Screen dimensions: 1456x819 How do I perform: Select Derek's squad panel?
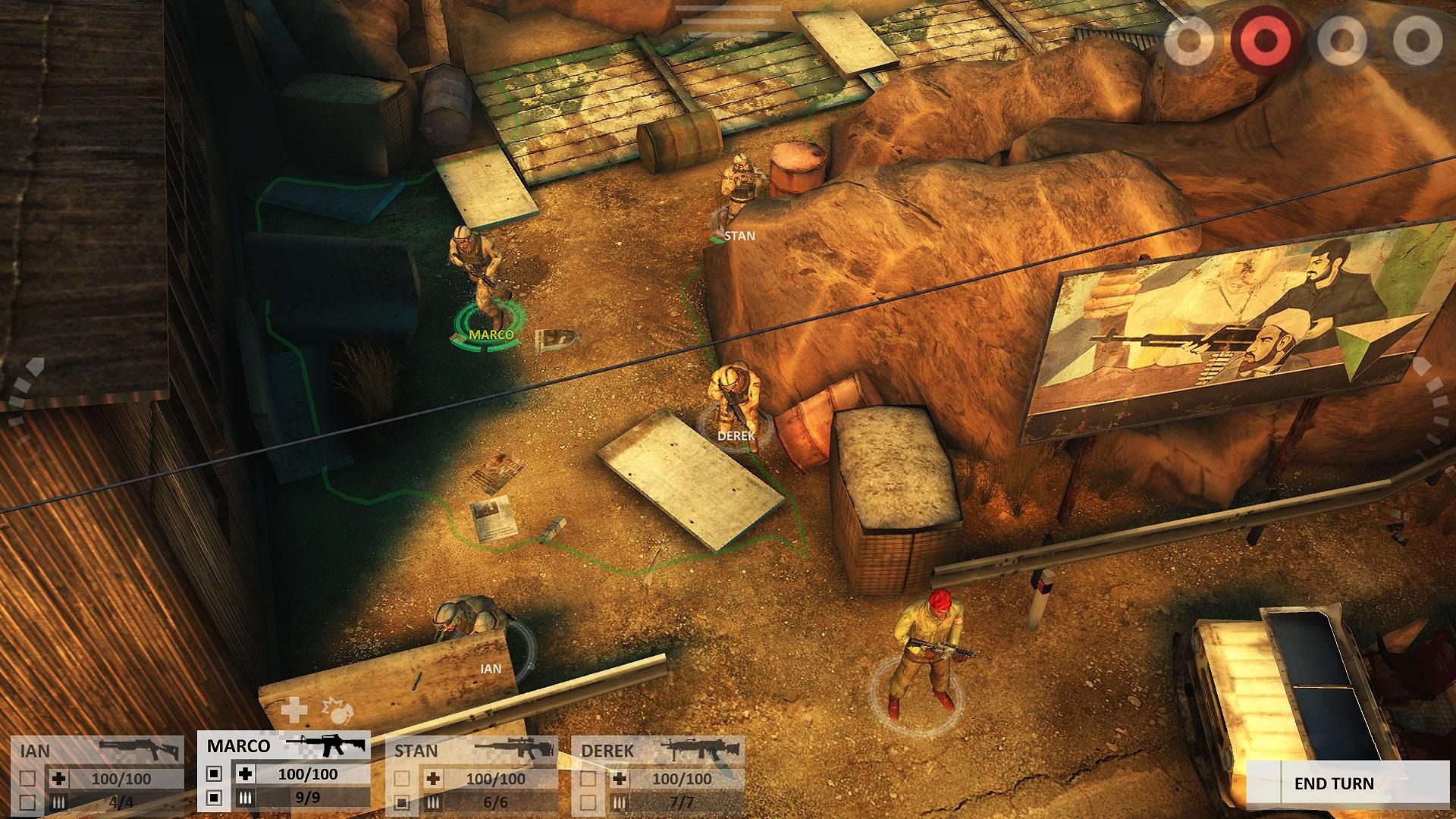[x=607, y=748]
